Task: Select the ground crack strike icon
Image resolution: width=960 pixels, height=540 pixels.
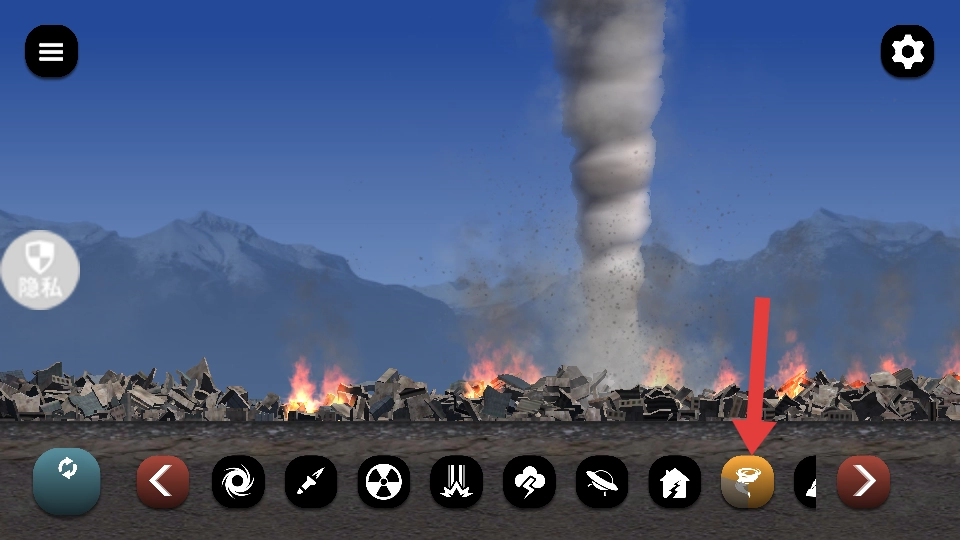Action: coord(456,482)
